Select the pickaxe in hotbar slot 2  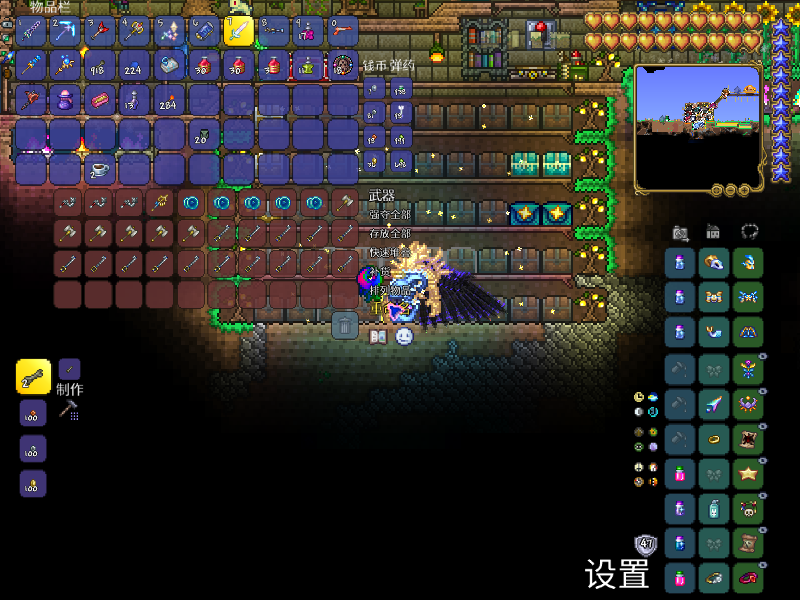click(x=64, y=32)
